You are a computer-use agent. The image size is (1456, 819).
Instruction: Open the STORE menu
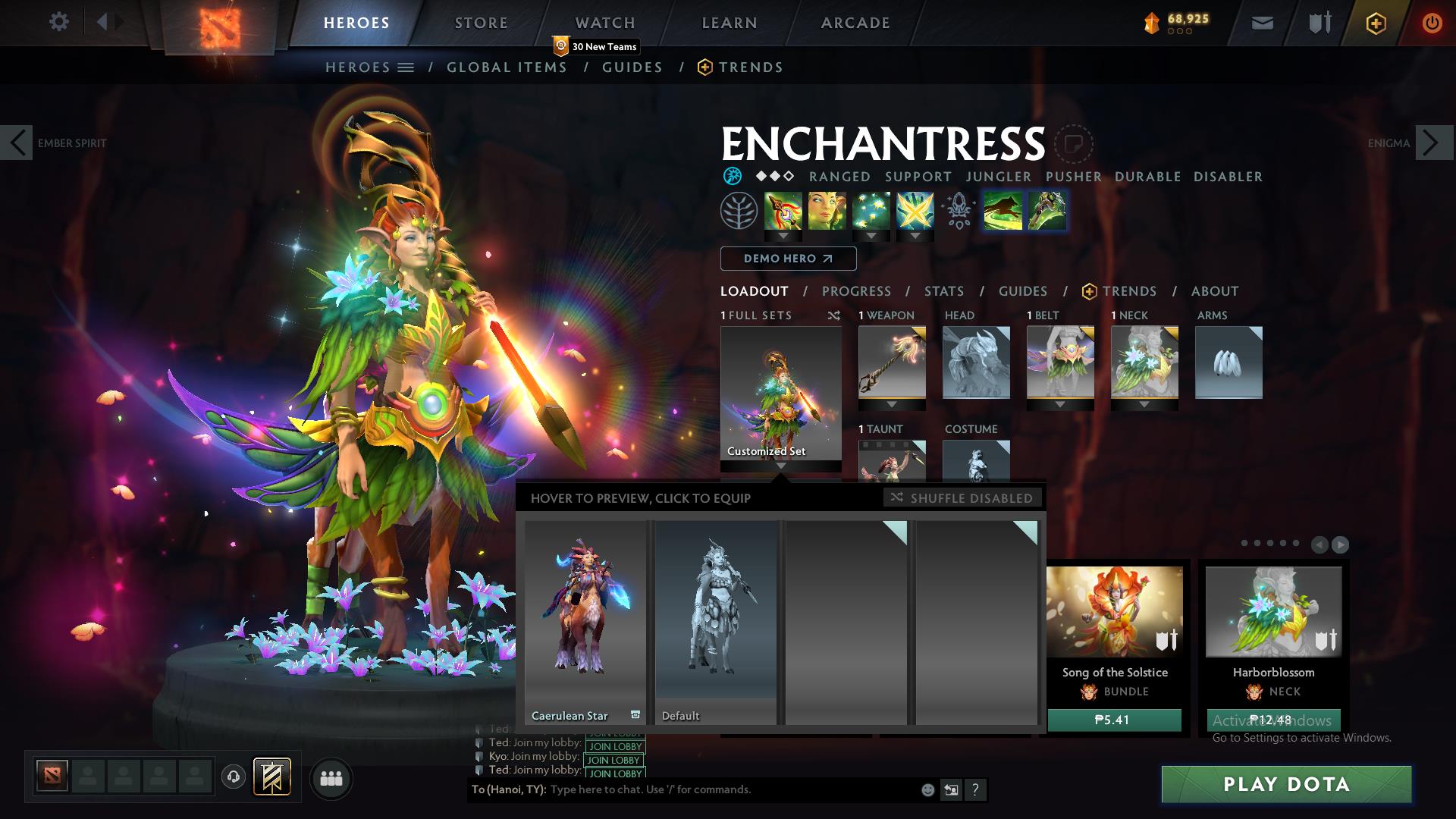pos(480,23)
